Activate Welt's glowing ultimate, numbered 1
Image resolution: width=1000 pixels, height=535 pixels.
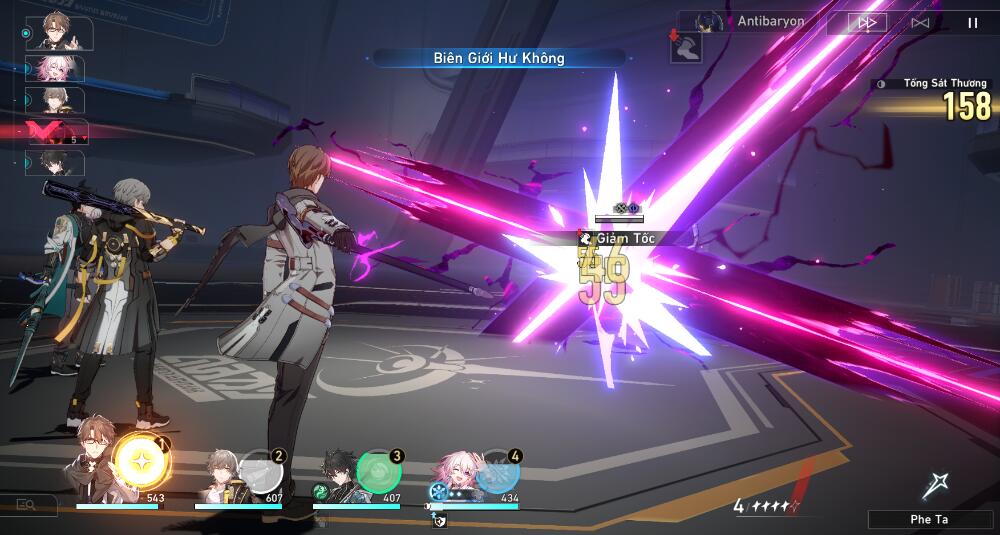[141, 461]
